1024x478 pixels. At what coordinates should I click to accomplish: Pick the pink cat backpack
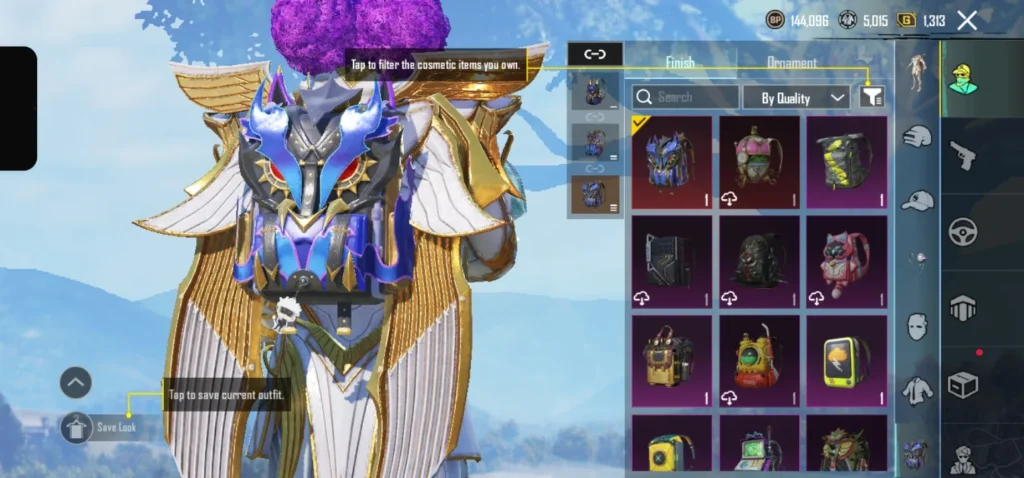846,261
